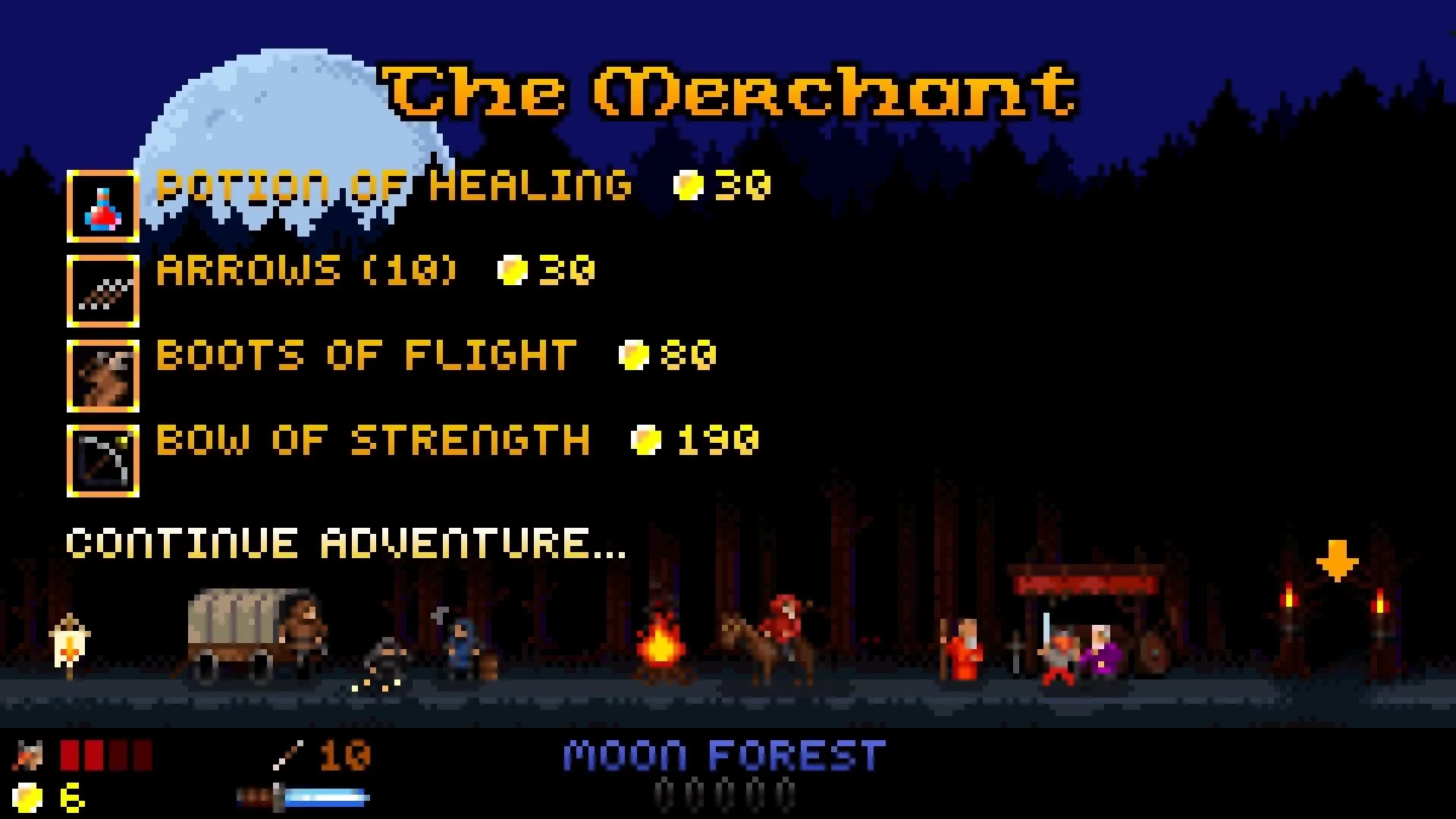Select the Moon Forest title text
The image size is (1456, 819).
(x=720, y=753)
